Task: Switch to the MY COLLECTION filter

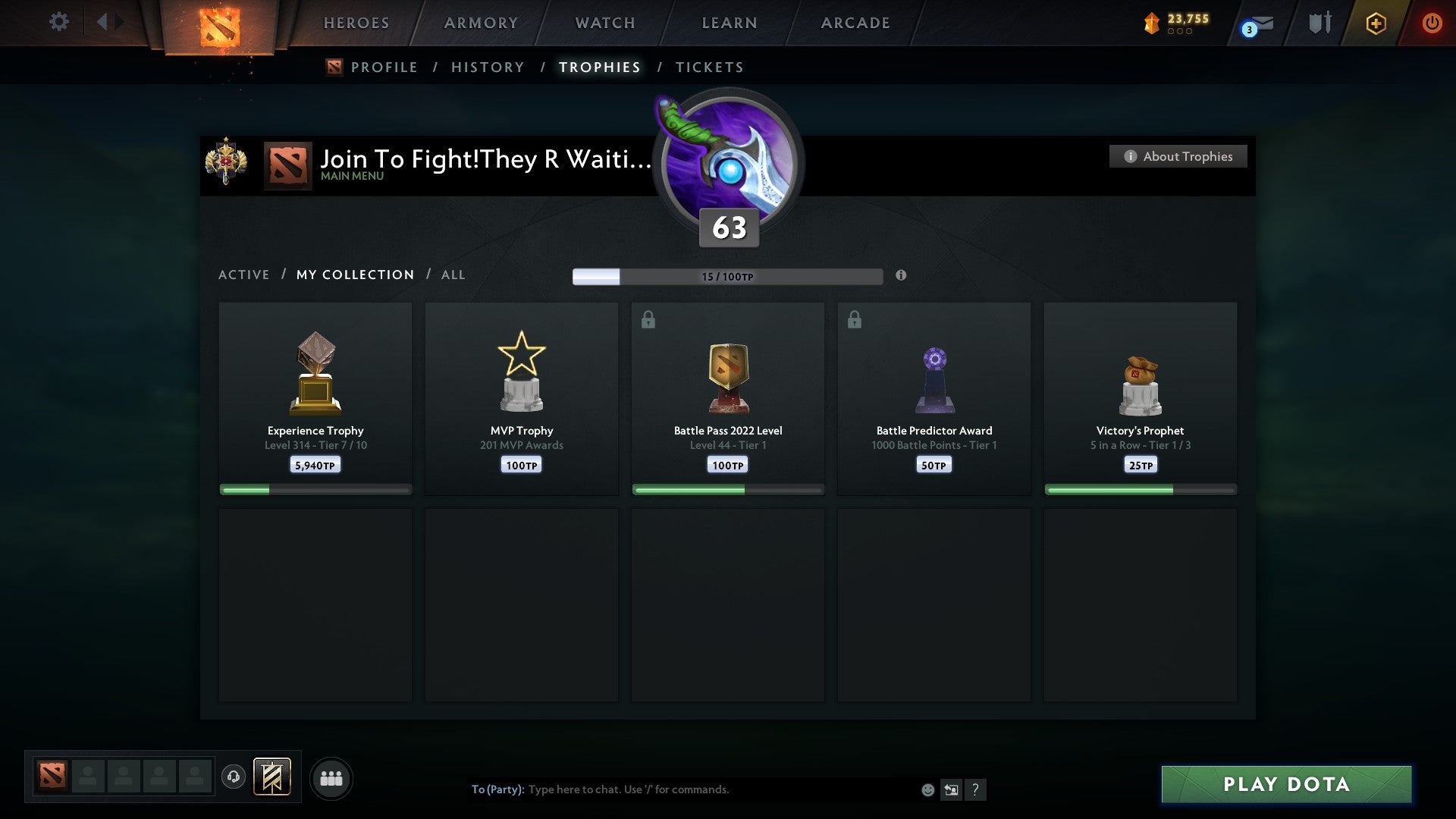Action: click(x=354, y=275)
